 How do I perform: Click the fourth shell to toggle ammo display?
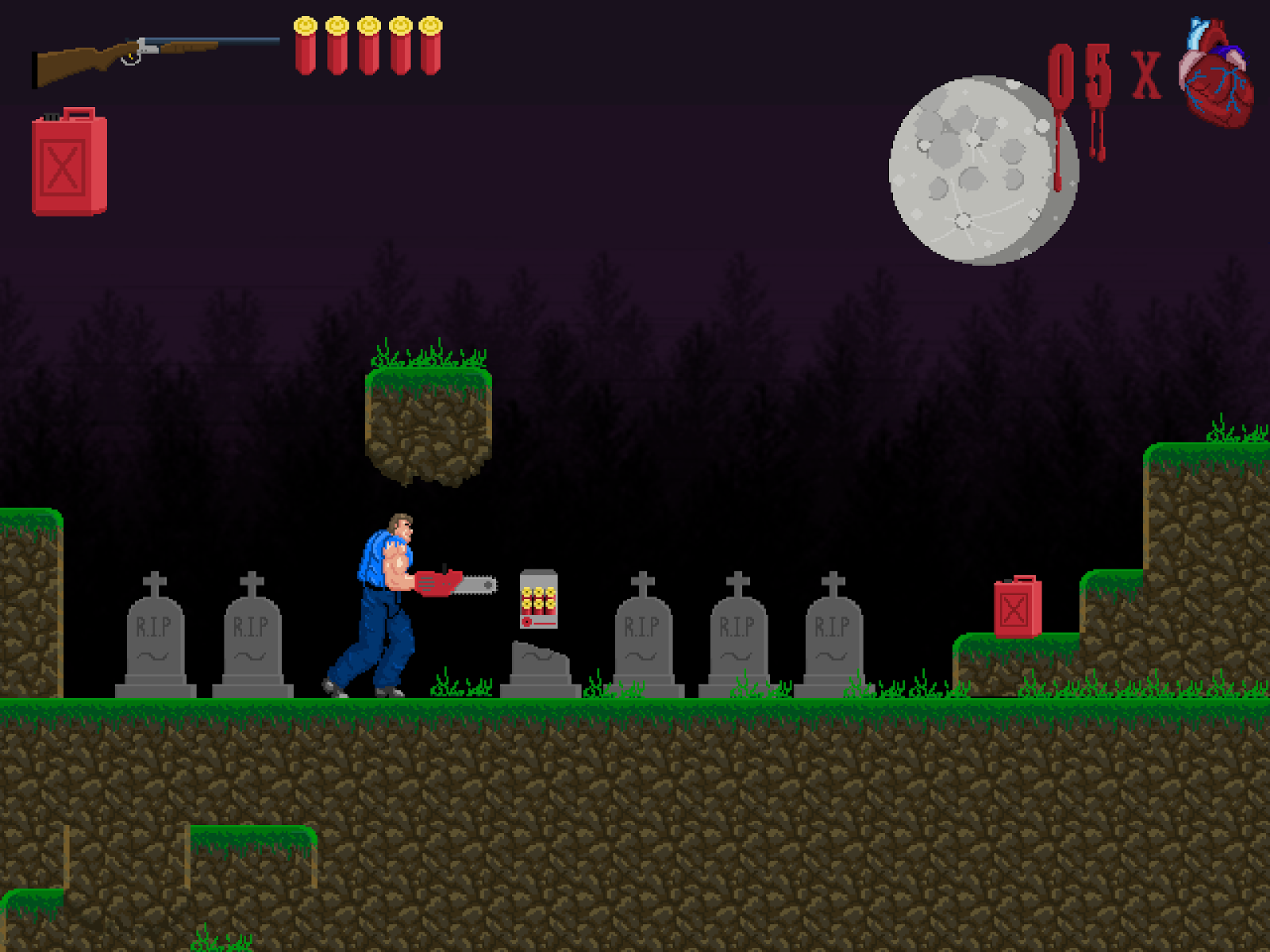click(398, 44)
